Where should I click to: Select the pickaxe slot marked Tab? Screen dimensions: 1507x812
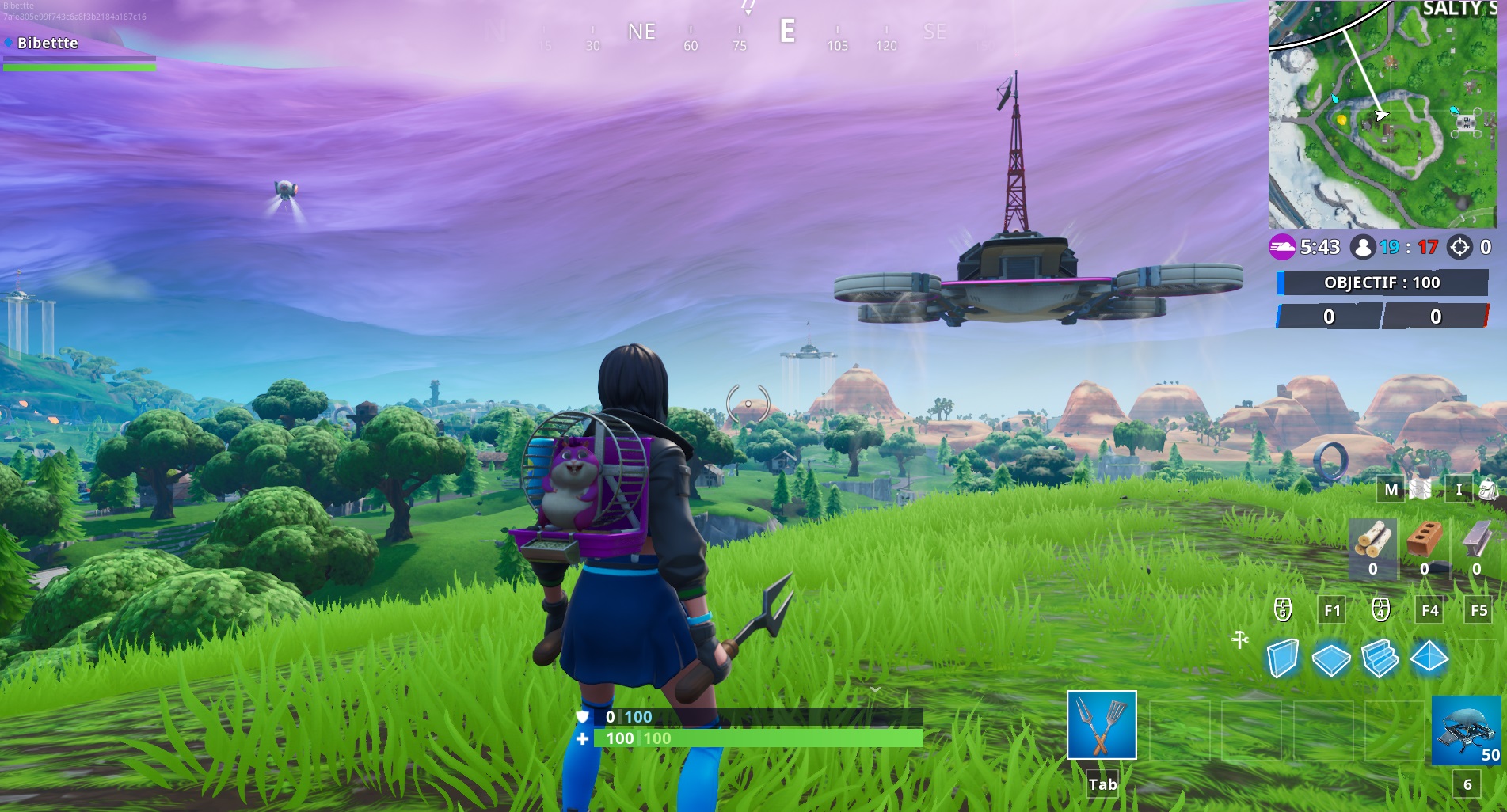coord(1102,725)
